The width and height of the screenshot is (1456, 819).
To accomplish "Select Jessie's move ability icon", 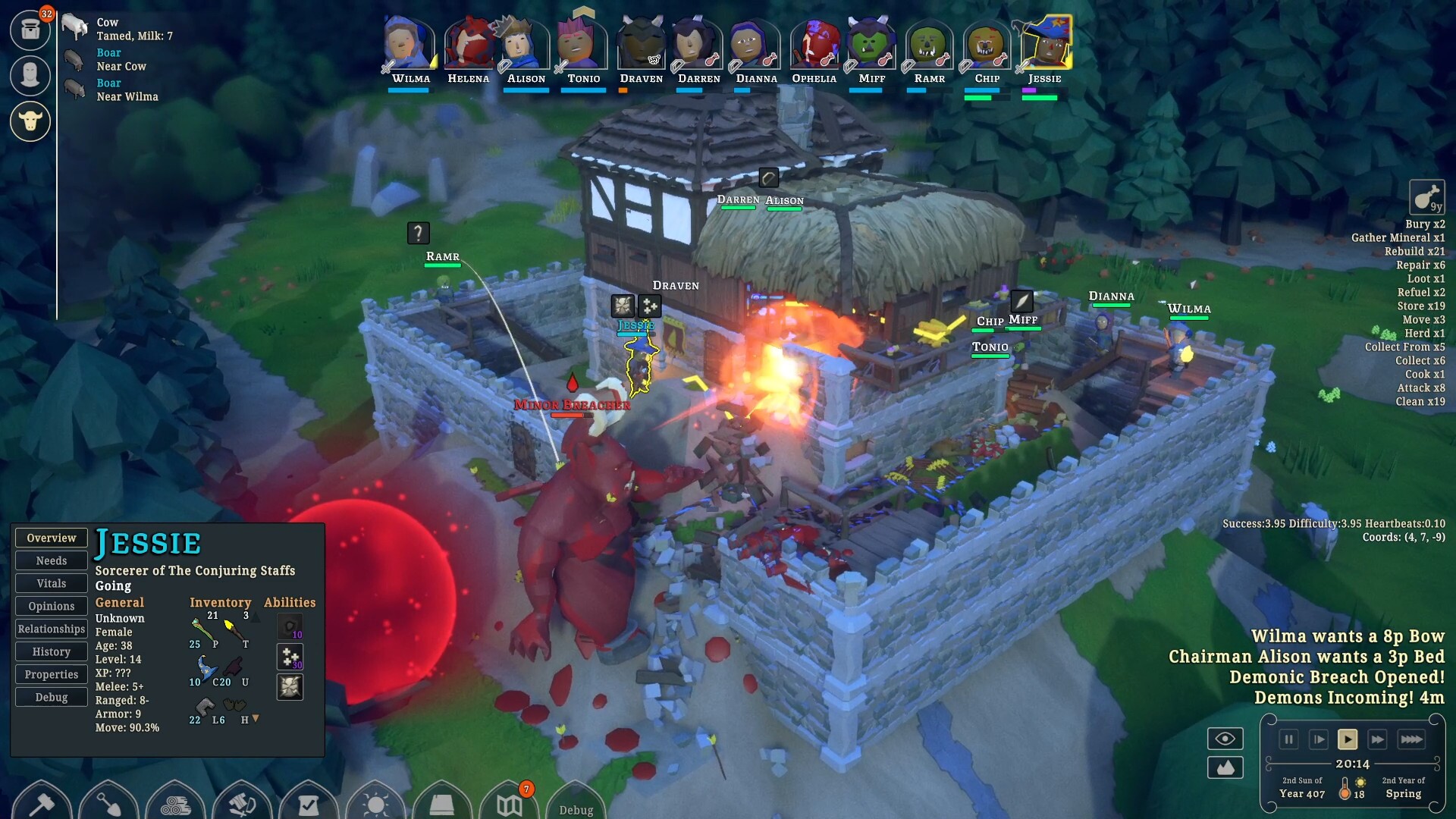I will point(290,657).
